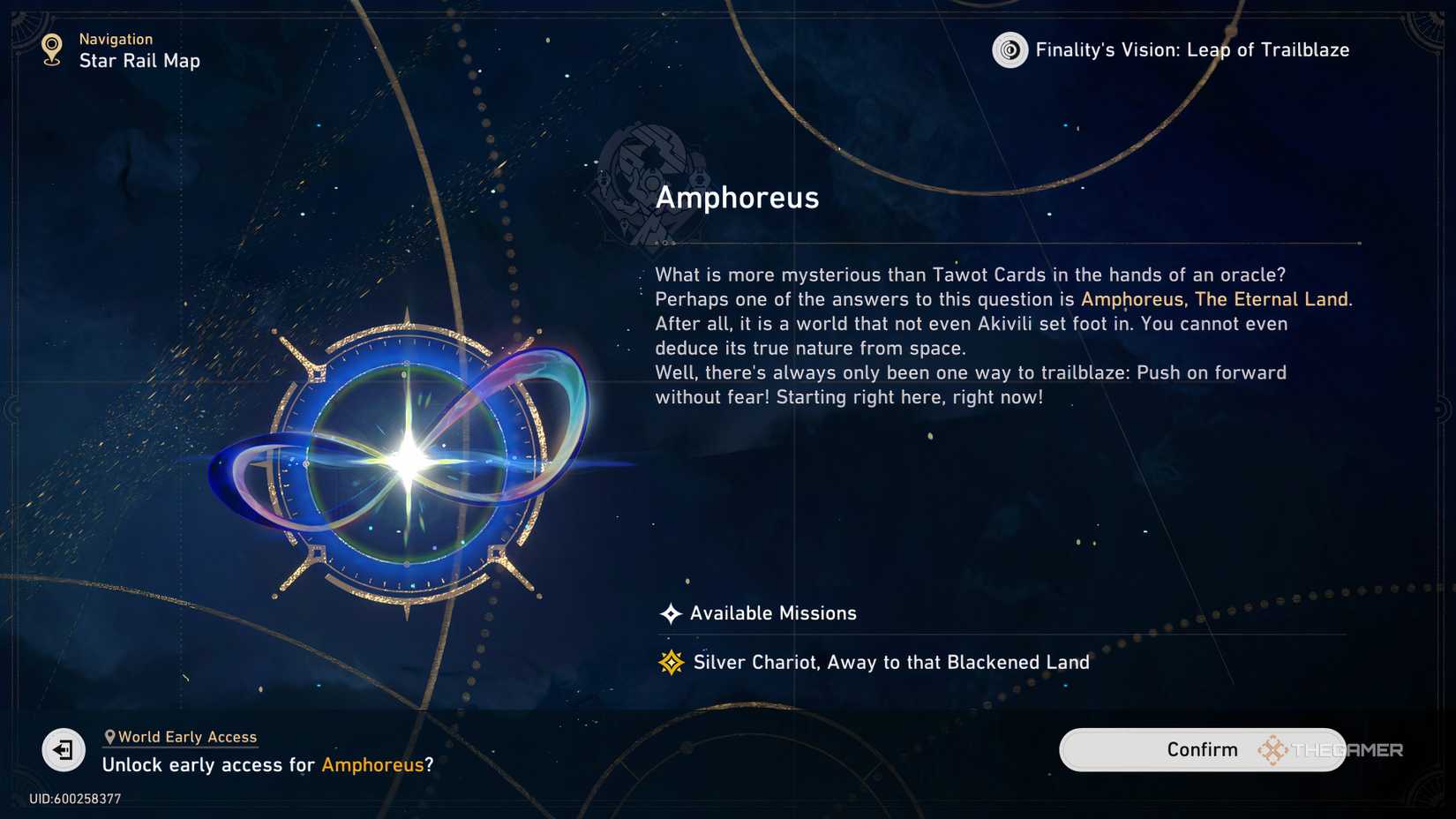Open the Star Rail Map navigation entry
The height and width of the screenshot is (819, 1456).
coord(140,61)
